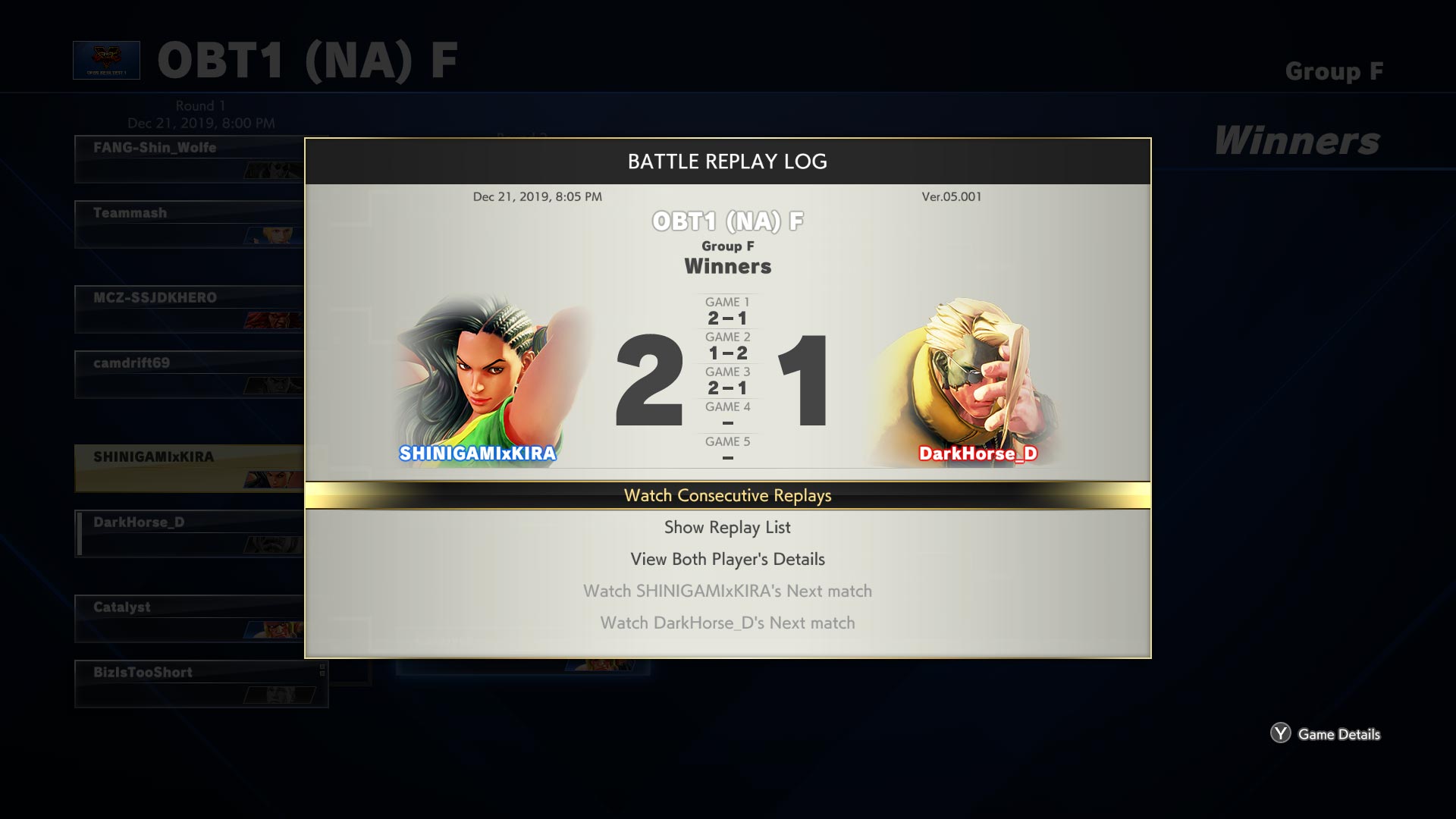Select the Watch Consecutive Replays option
The width and height of the screenshot is (1456, 819).
click(726, 495)
